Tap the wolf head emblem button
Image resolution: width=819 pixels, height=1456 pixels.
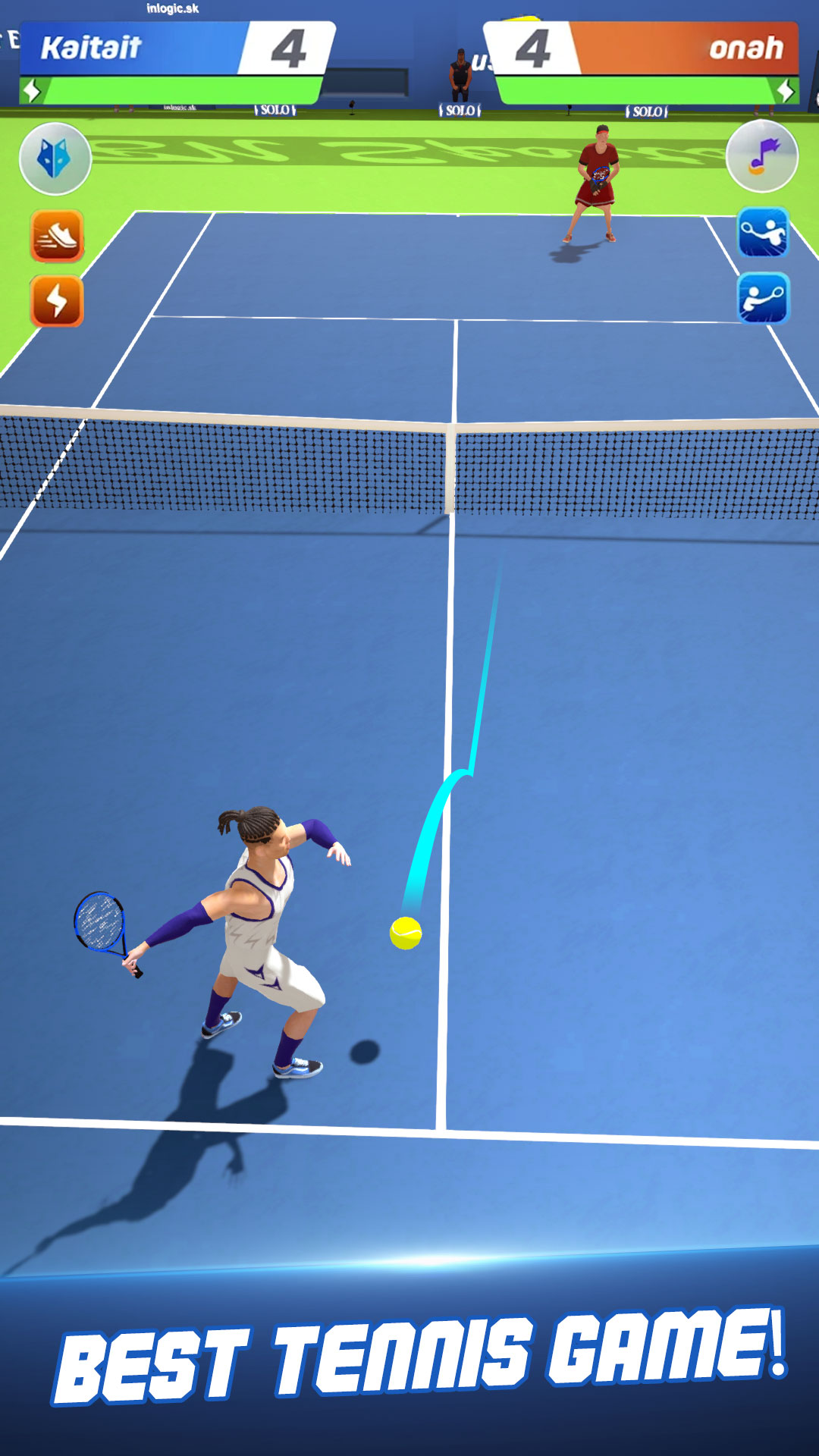click(55, 159)
